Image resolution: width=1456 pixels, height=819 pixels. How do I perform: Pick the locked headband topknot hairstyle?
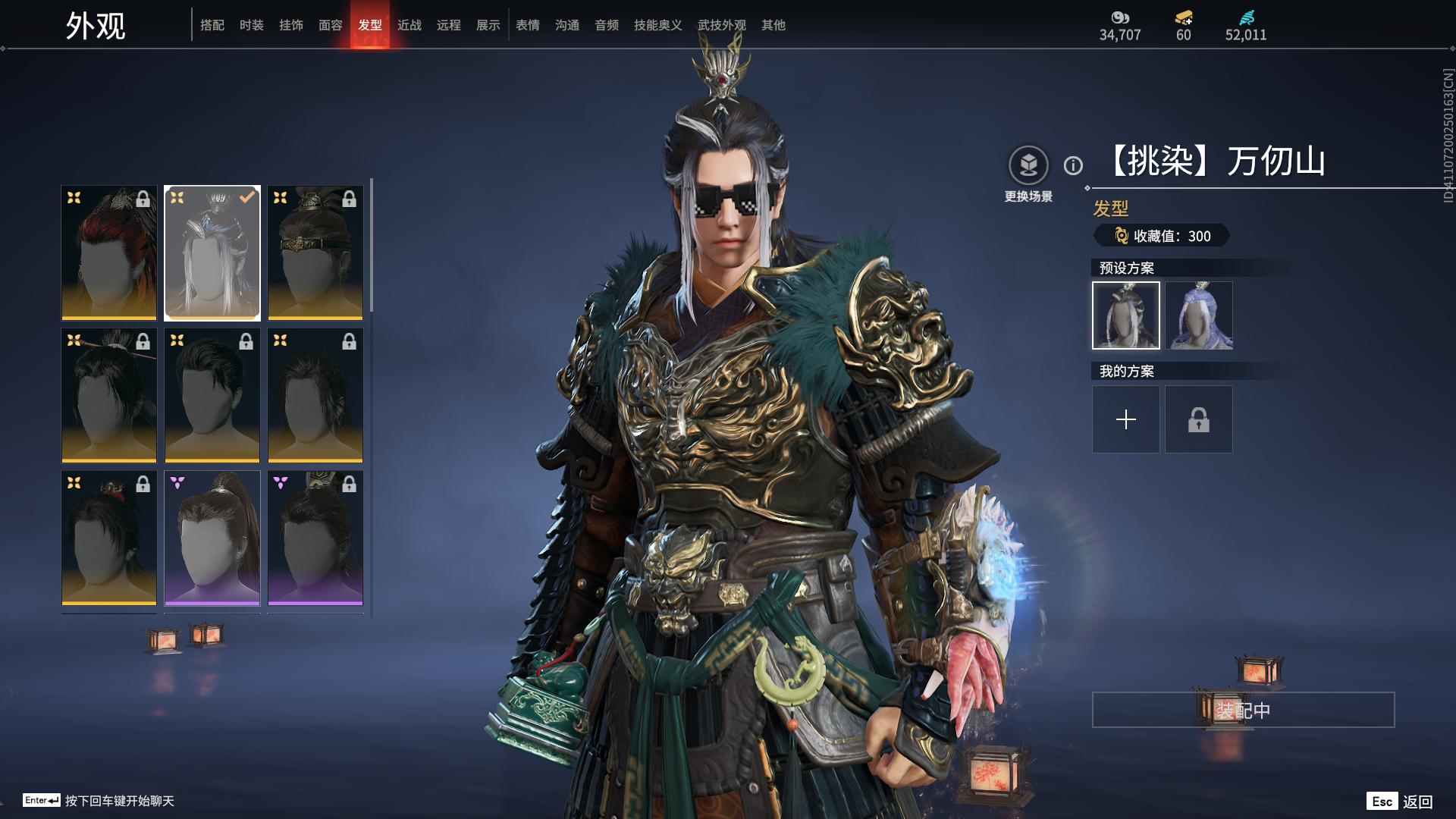(x=315, y=253)
